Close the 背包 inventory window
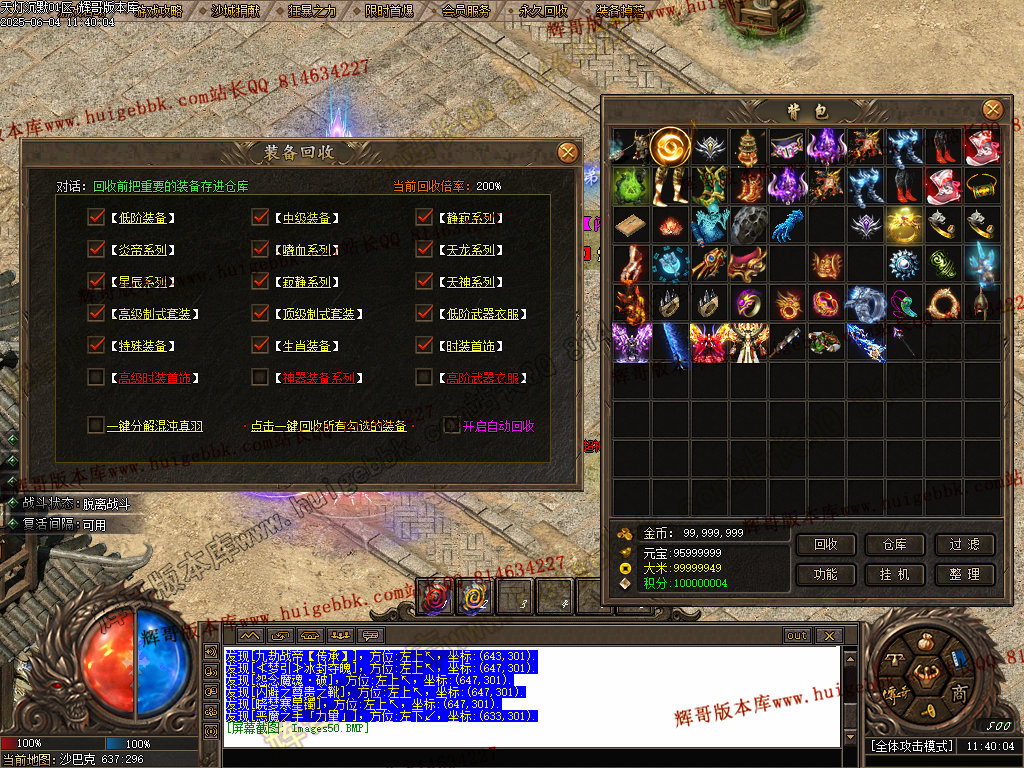 (992, 109)
